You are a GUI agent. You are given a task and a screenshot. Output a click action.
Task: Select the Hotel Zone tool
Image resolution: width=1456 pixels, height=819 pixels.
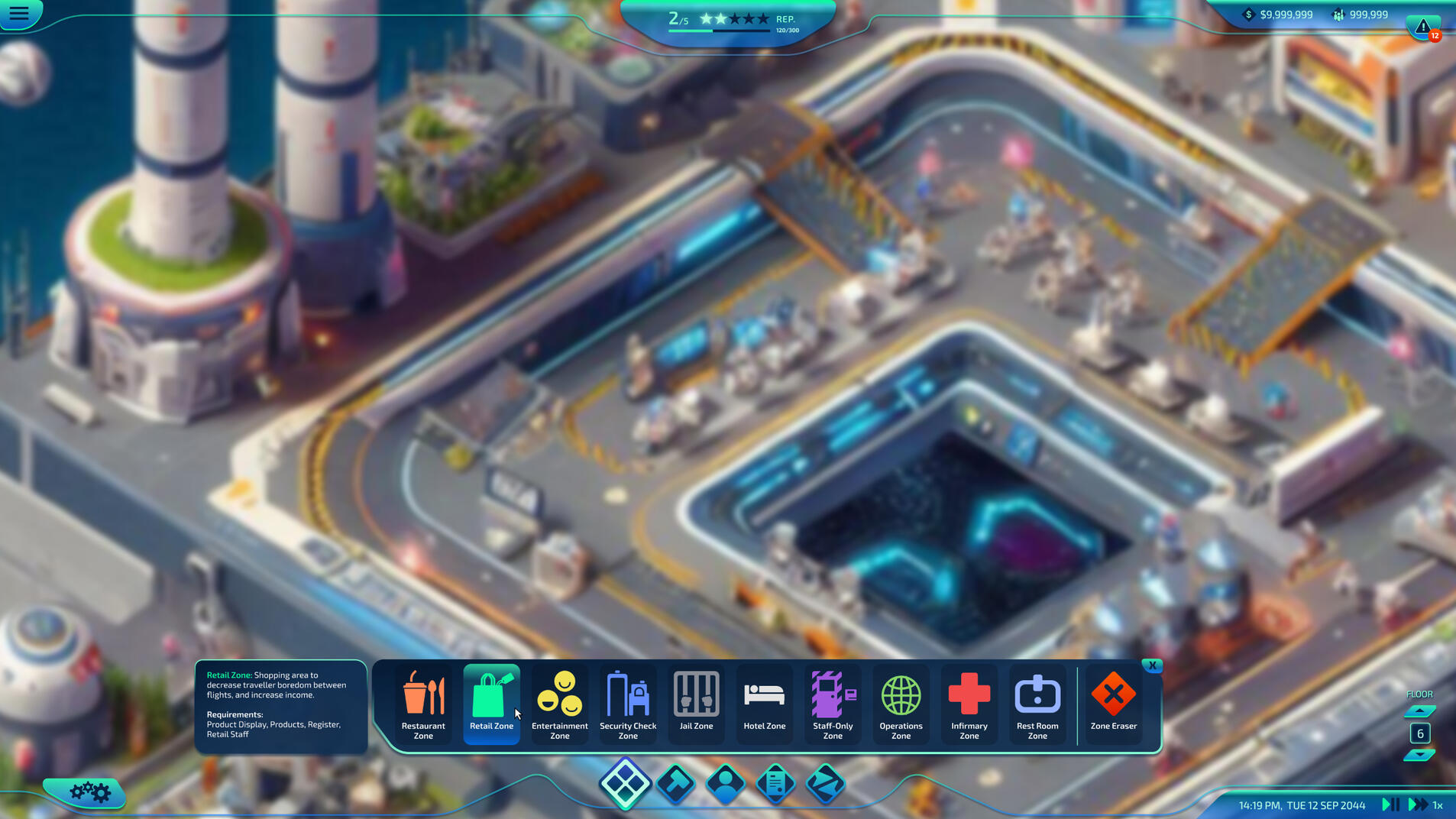click(x=764, y=703)
